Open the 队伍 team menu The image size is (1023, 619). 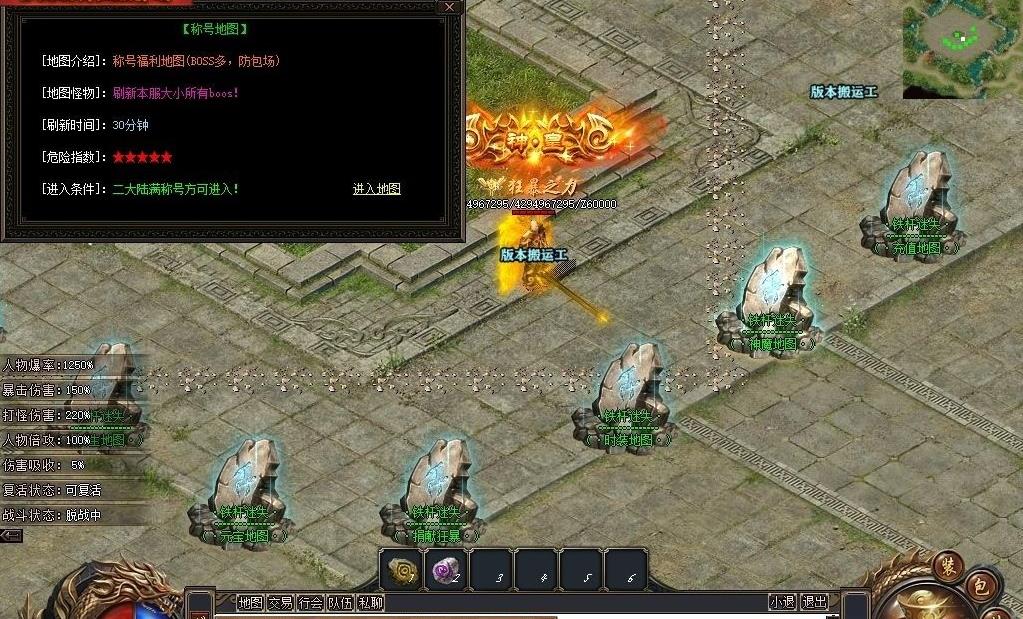[x=340, y=602]
